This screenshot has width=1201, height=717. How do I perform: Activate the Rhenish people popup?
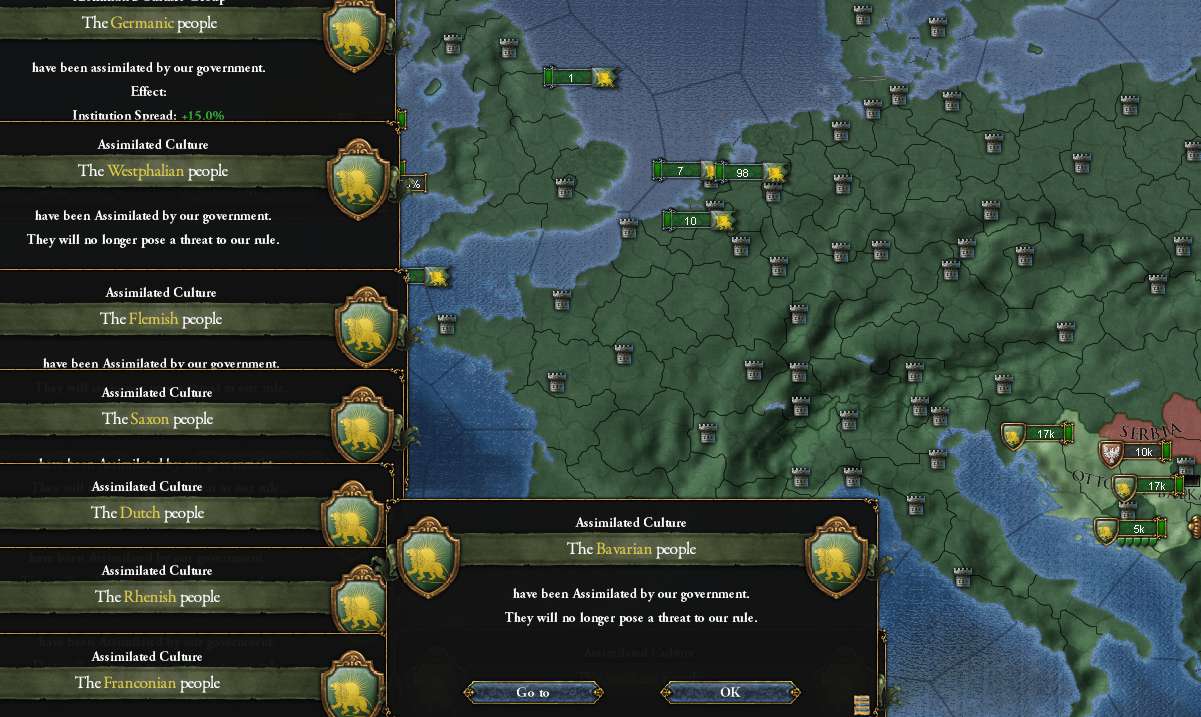point(157,597)
